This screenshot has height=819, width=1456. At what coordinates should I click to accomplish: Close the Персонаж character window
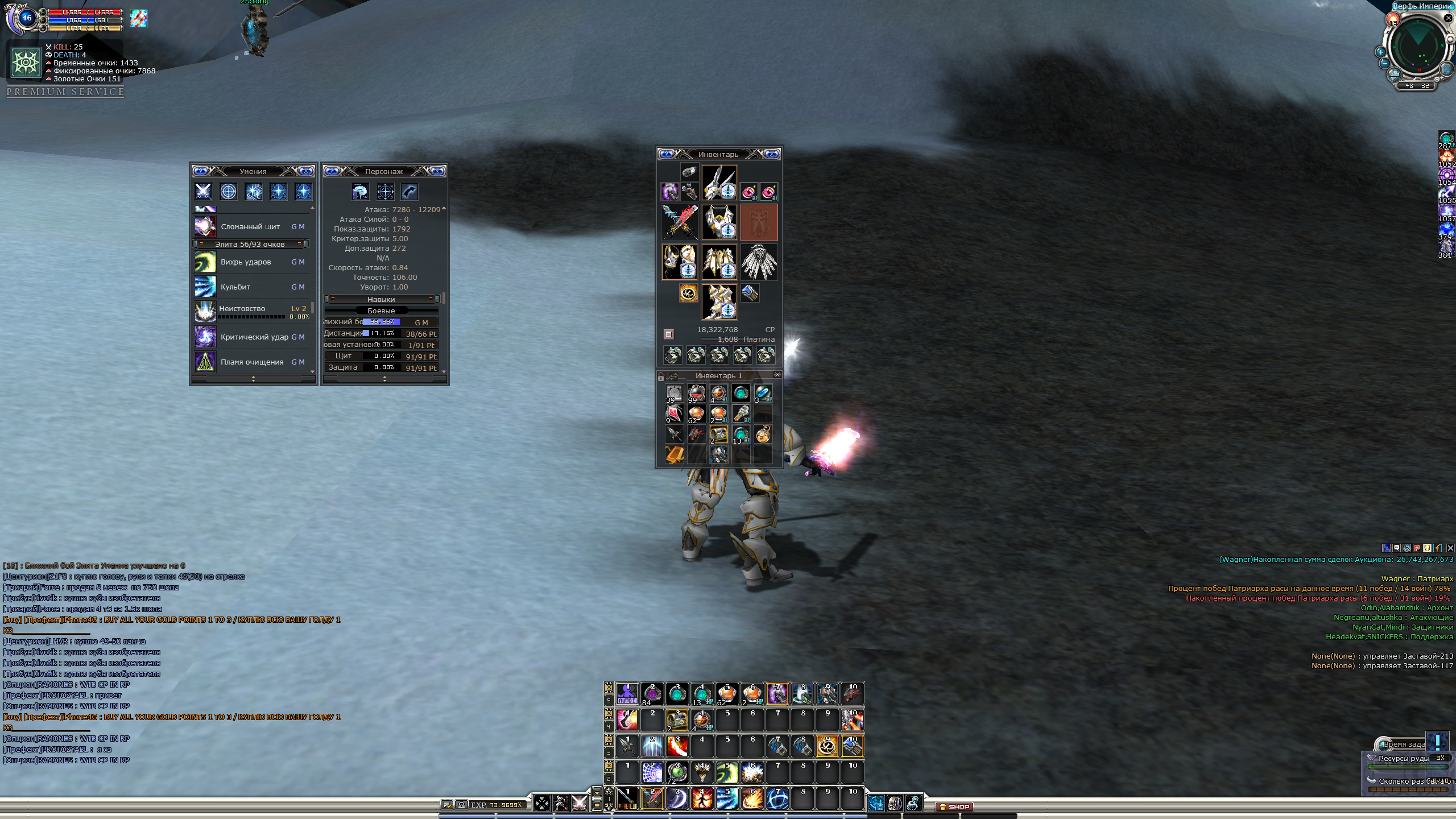(437, 171)
